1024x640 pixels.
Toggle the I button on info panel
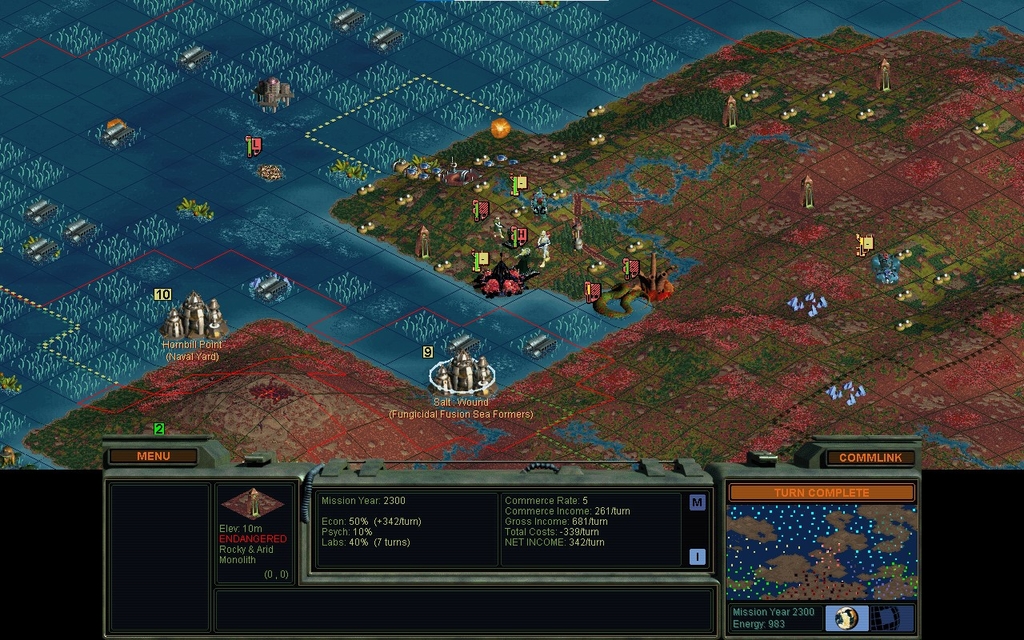click(x=697, y=557)
